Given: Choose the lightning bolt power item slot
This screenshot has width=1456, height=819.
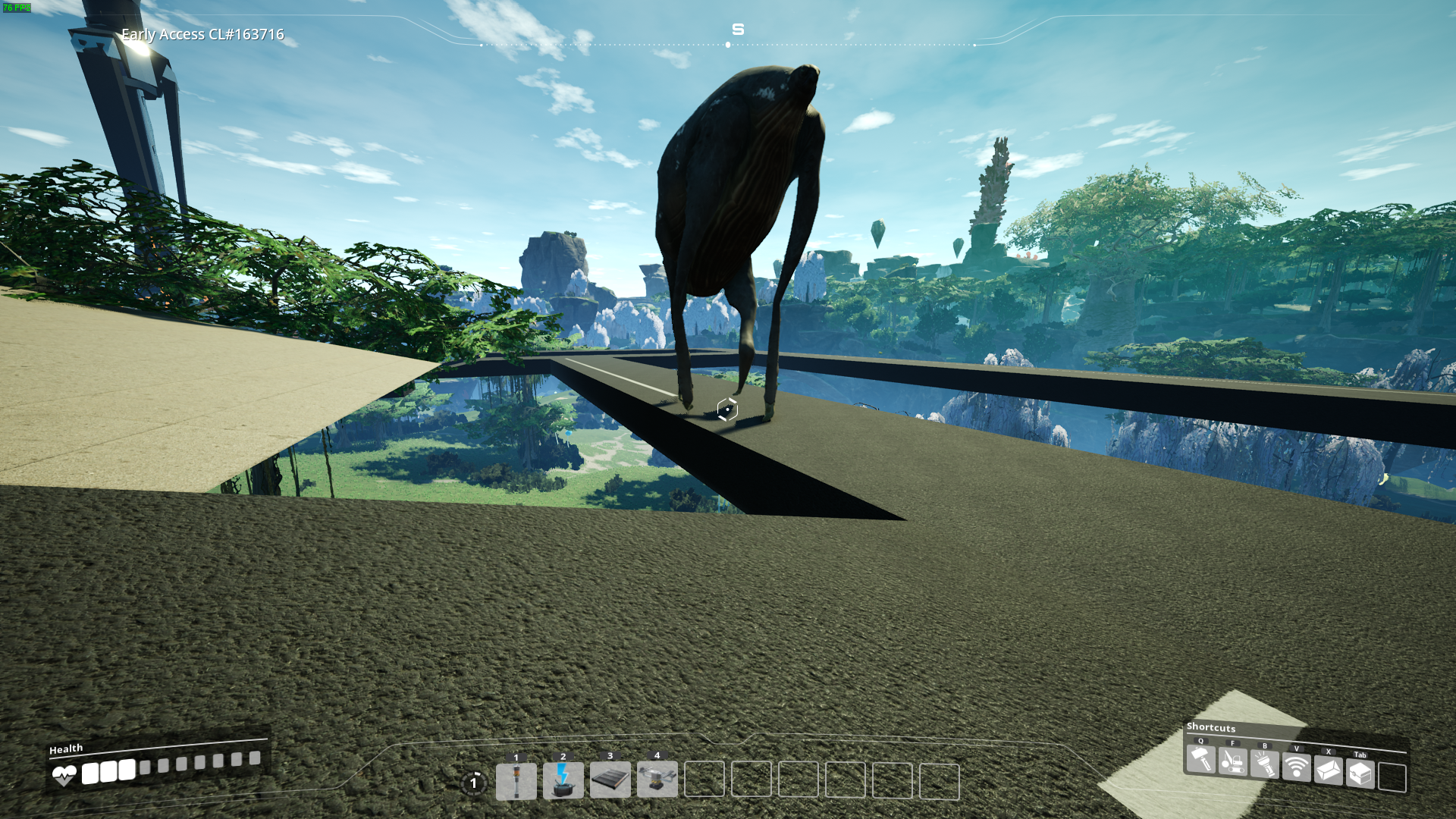Looking at the screenshot, I should (x=563, y=781).
